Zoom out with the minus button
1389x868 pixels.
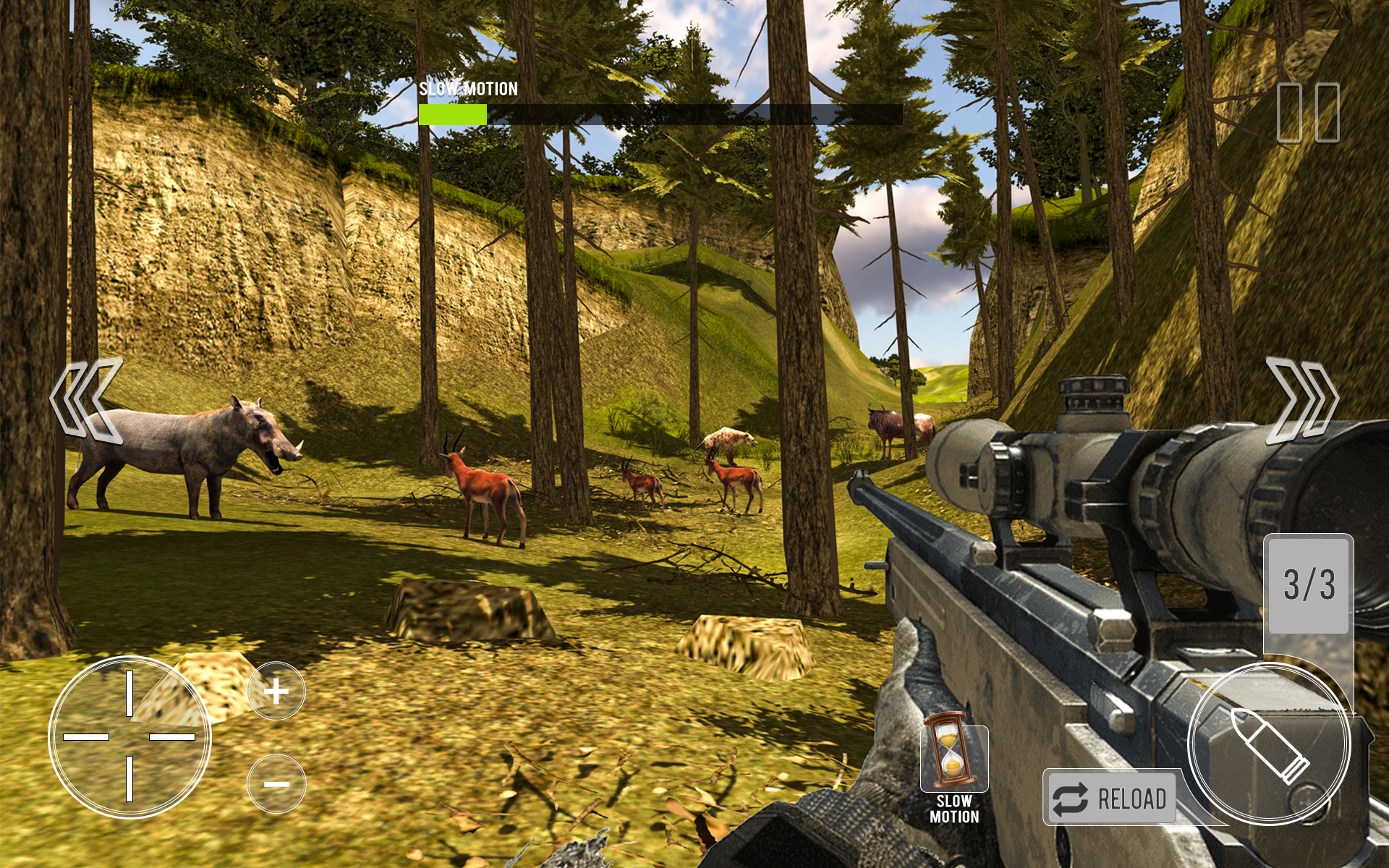click(x=276, y=784)
